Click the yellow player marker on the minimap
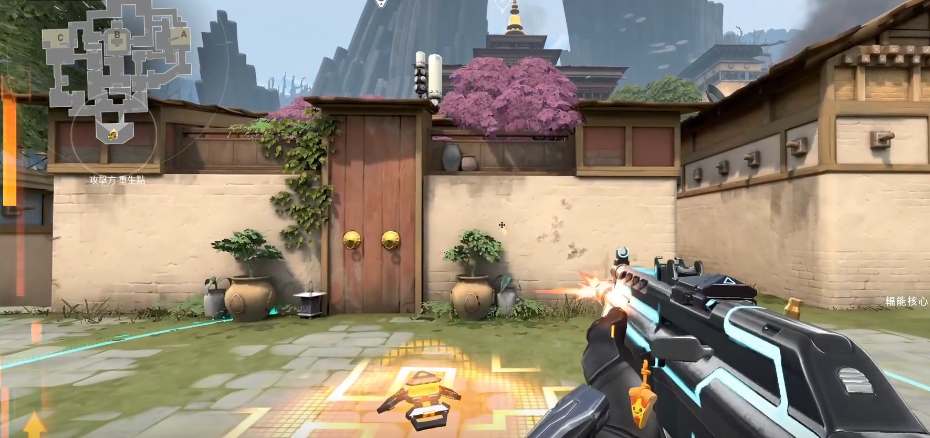The width and height of the screenshot is (930, 438). (x=112, y=132)
